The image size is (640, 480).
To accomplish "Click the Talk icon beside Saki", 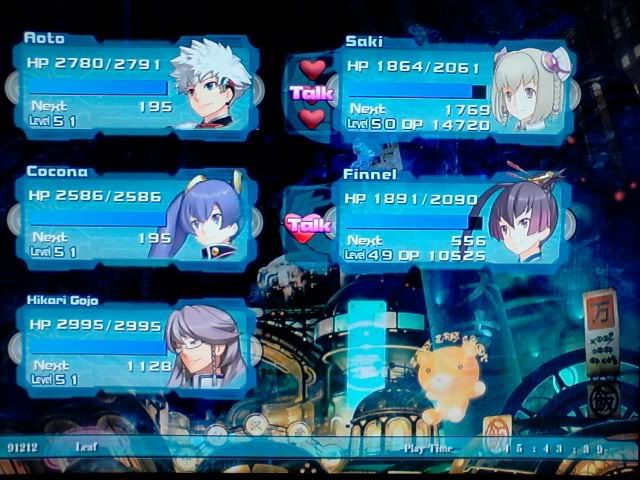I will click(x=310, y=93).
